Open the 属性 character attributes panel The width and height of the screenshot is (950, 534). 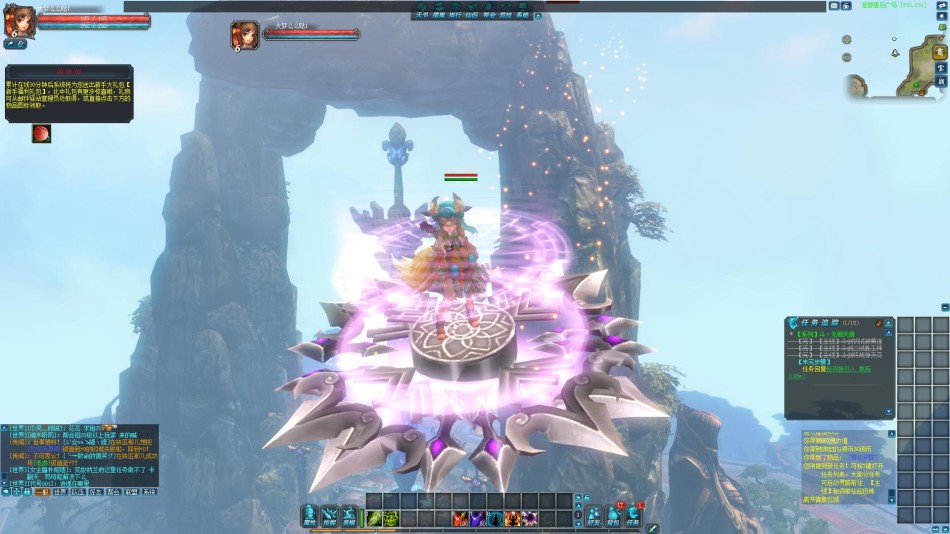point(310,516)
